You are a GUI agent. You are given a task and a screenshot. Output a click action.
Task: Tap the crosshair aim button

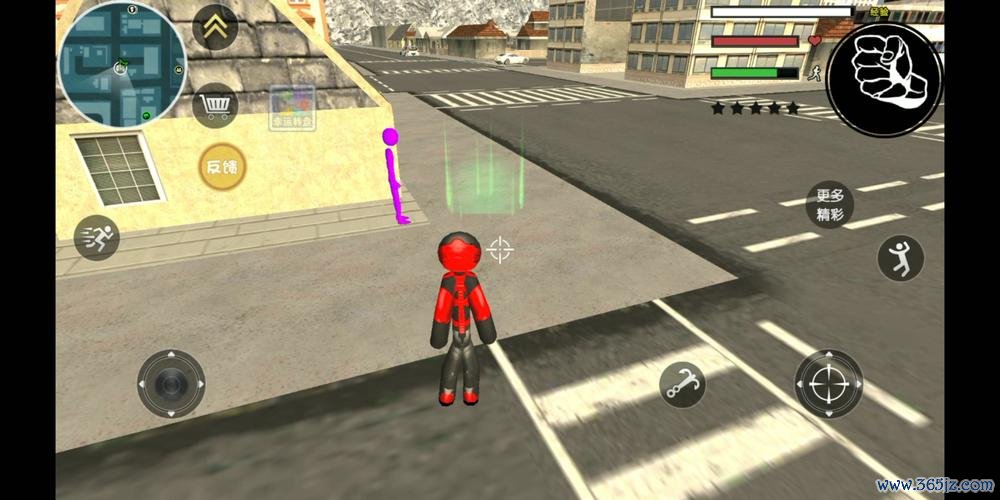pos(828,383)
